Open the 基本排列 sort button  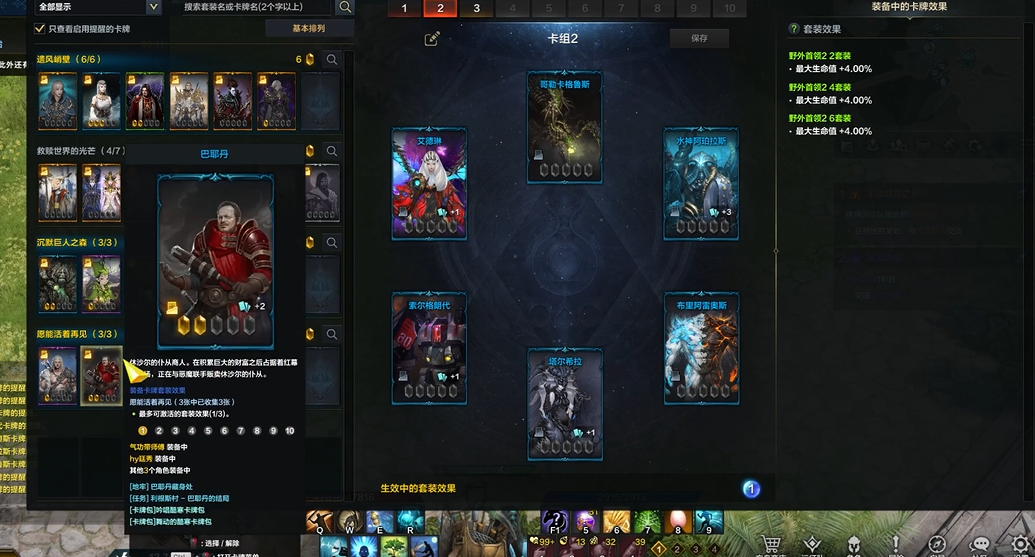tap(308, 29)
